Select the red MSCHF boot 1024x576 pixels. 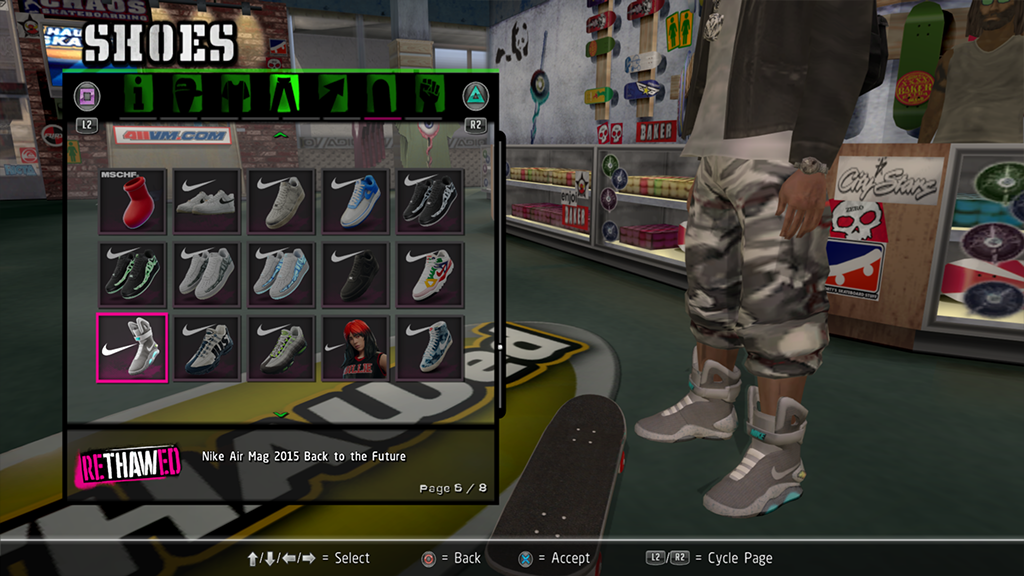click(x=132, y=201)
